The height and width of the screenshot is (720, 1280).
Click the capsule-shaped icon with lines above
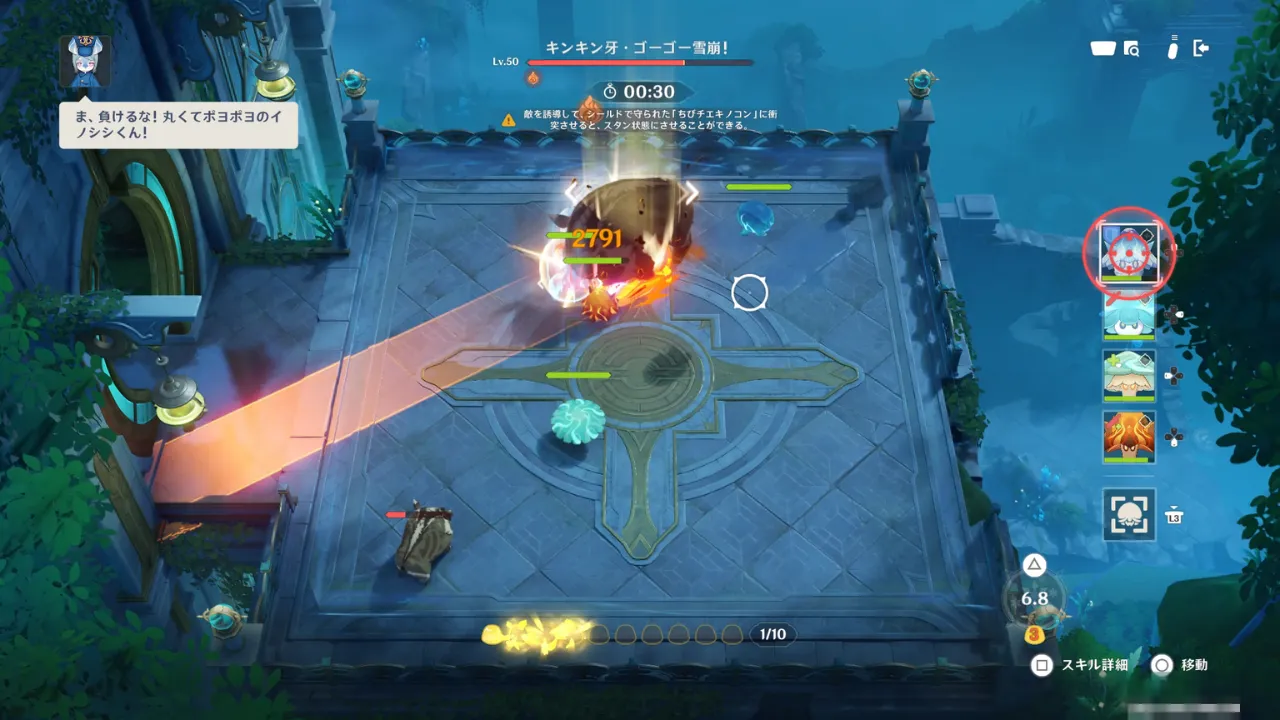click(x=1173, y=48)
